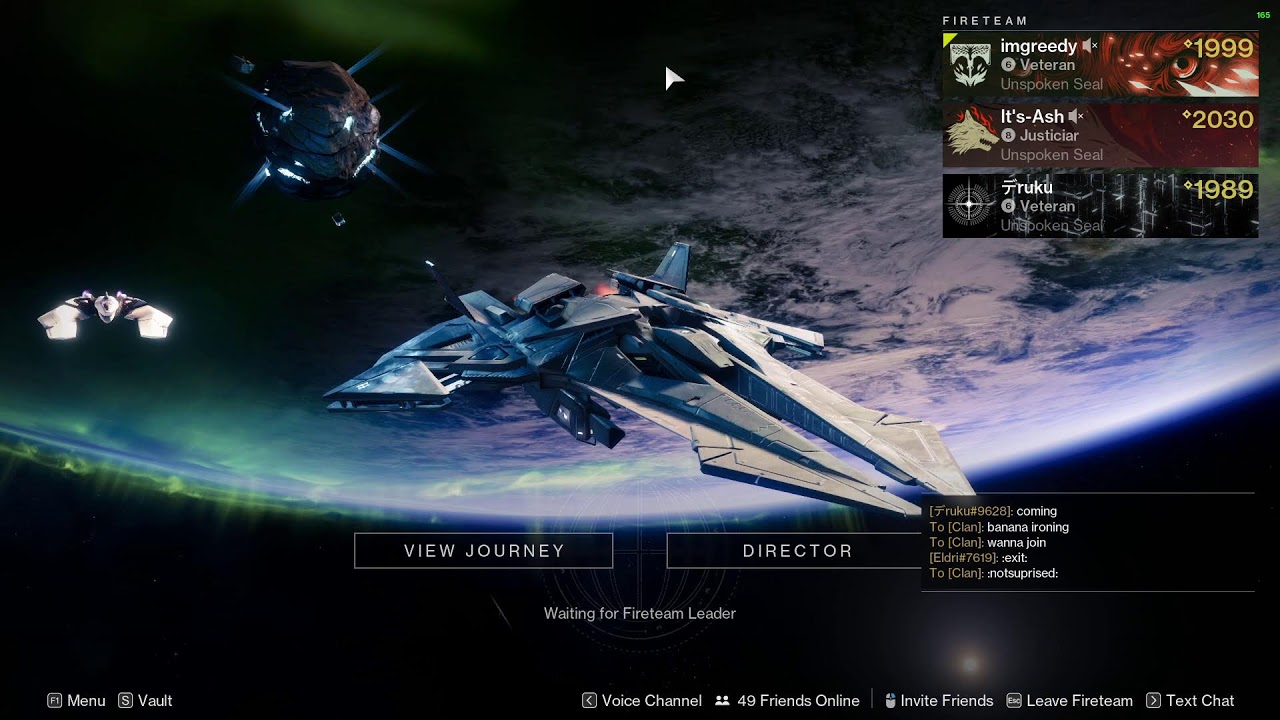Leave the fireteam
This screenshot has height=720, width=1280.
click(1070, 701)
